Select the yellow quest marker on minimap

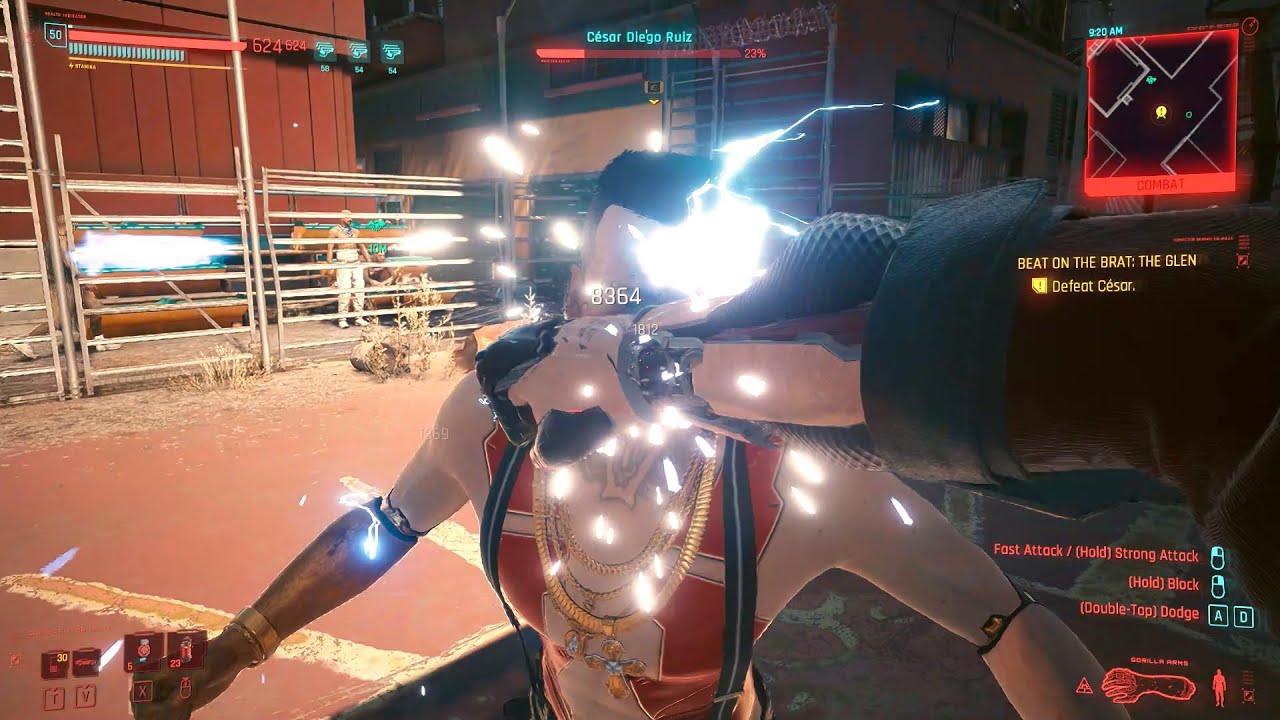tap(1160, 112)
